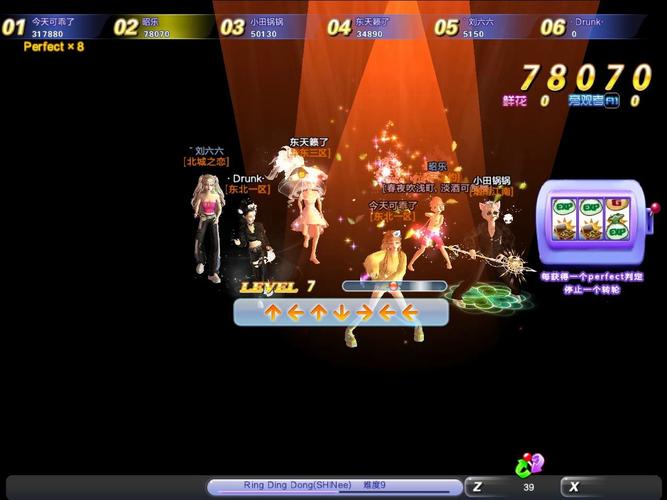This screenshot has width=667, height=500.
Task: Choose the rank 06 player Drunk
Action: [x=592, y=27]
